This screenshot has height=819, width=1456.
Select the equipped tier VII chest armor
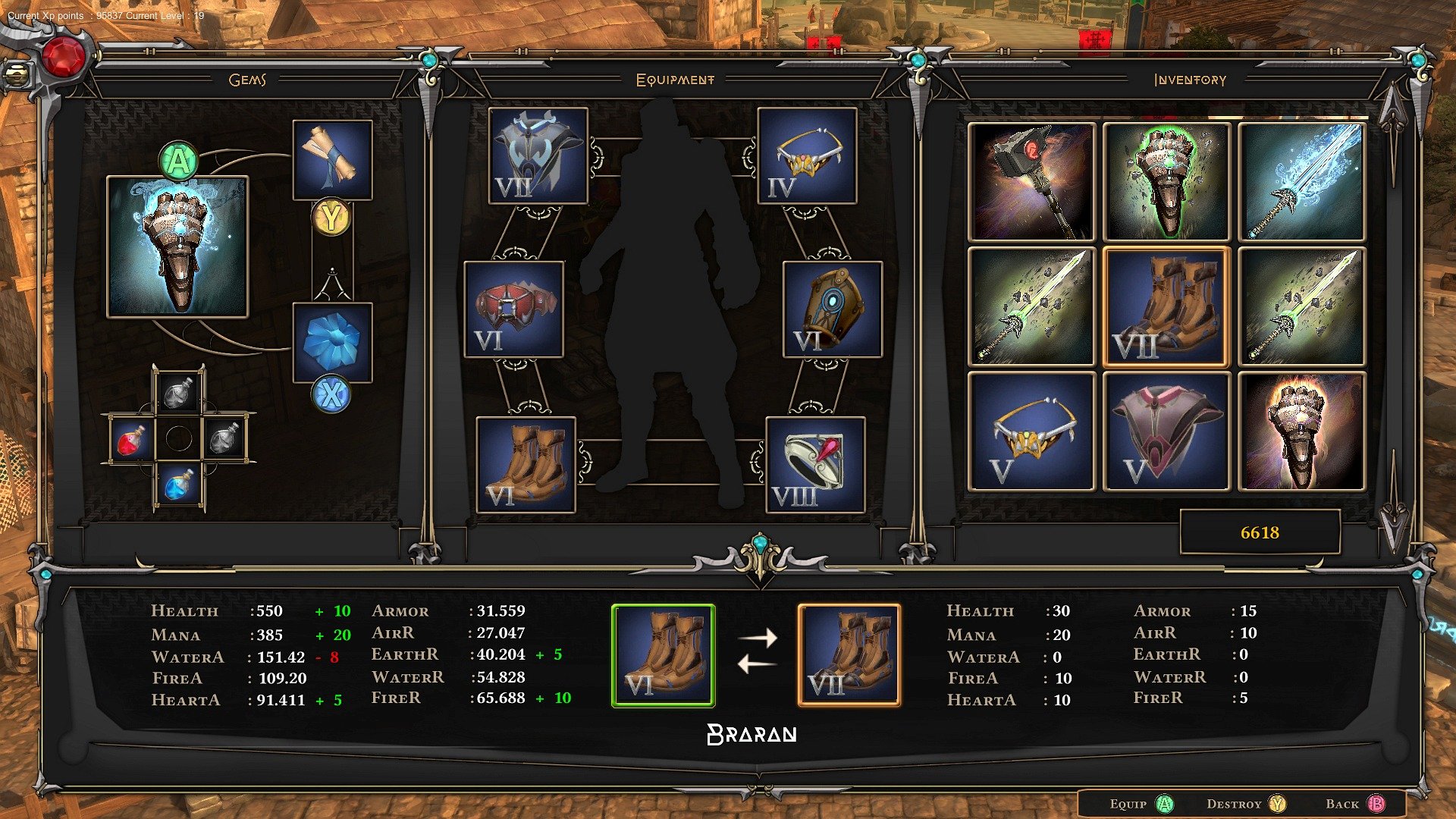coord(538,155)
